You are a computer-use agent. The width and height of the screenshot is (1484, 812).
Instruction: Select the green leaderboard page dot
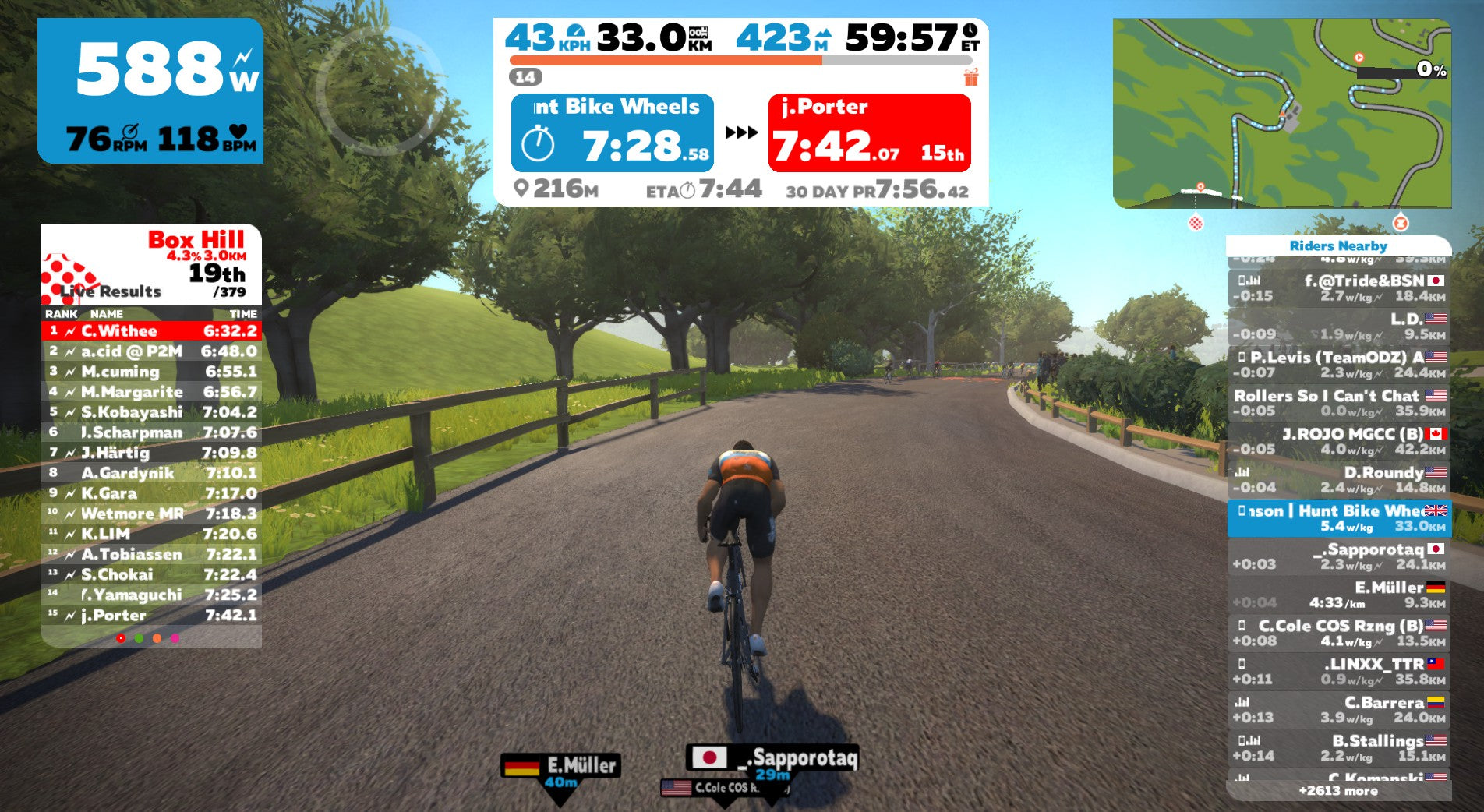pyautogui.click(x=139, y=638)
